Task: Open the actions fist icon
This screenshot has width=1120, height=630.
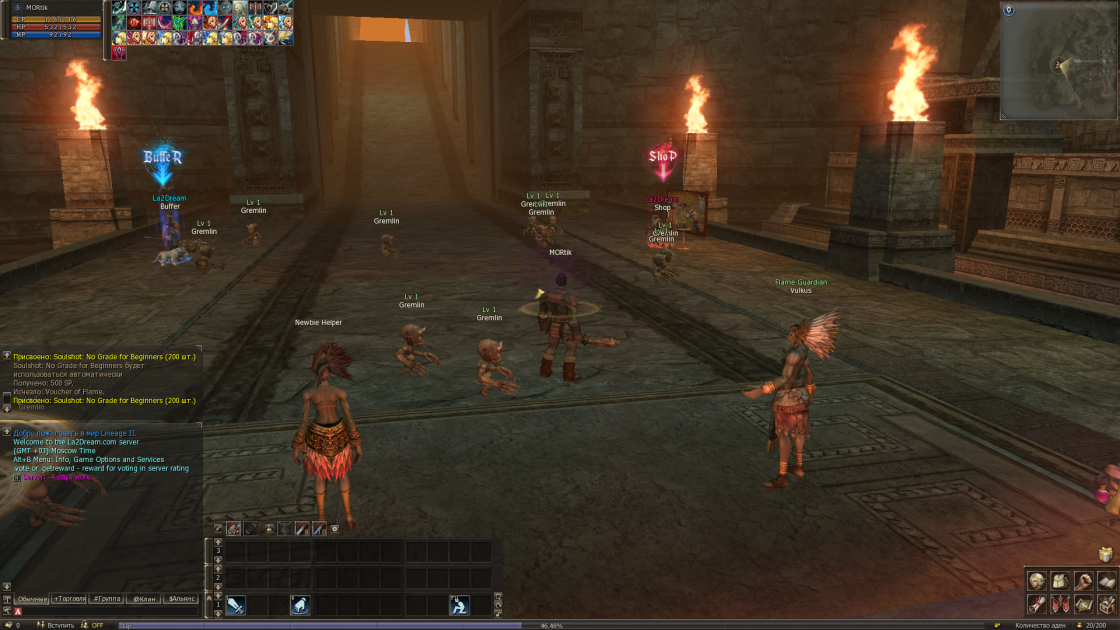Action: 1083,581
